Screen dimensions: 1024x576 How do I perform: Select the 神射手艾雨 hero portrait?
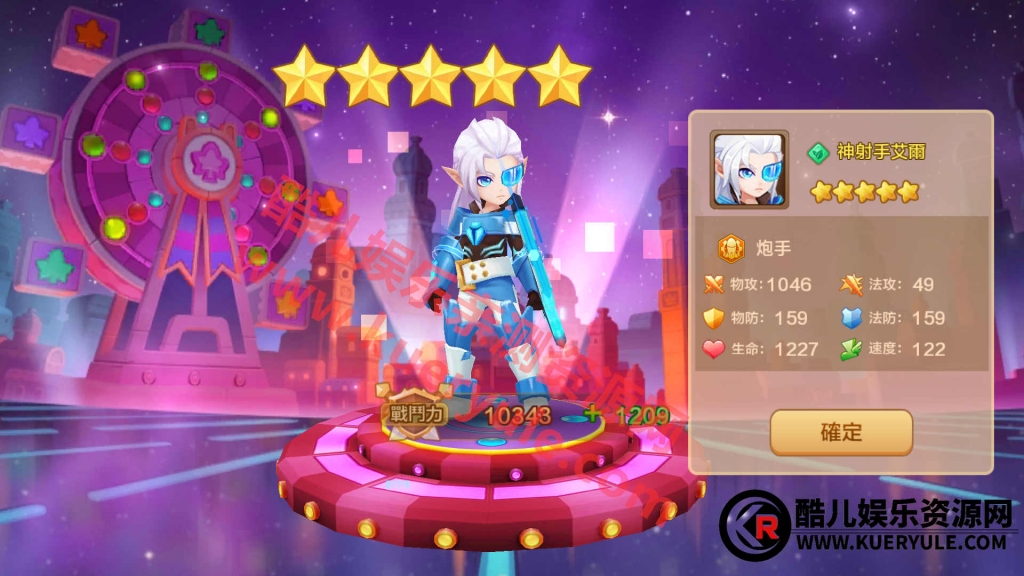tap(750, 170)
